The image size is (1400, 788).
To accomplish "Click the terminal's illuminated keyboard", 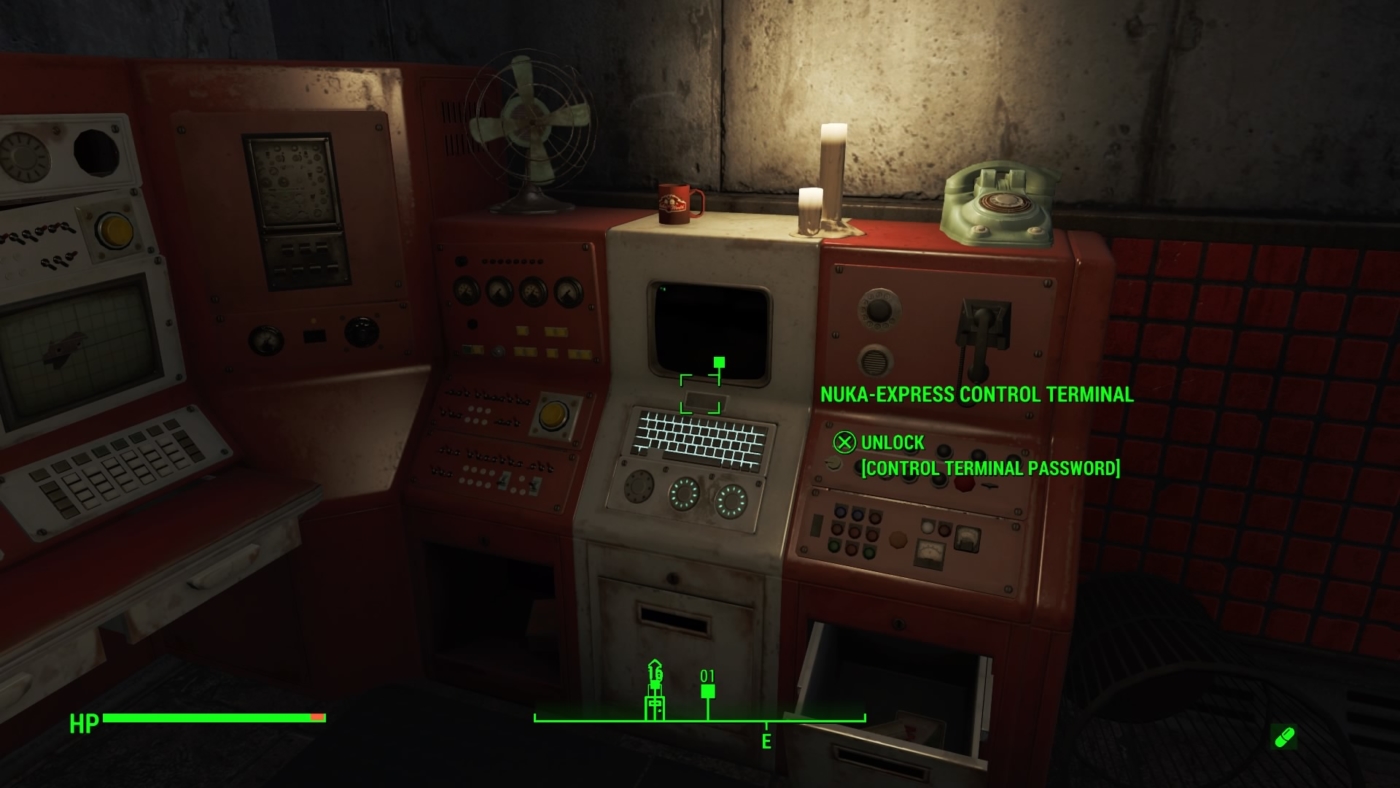I will coord(700,435).
